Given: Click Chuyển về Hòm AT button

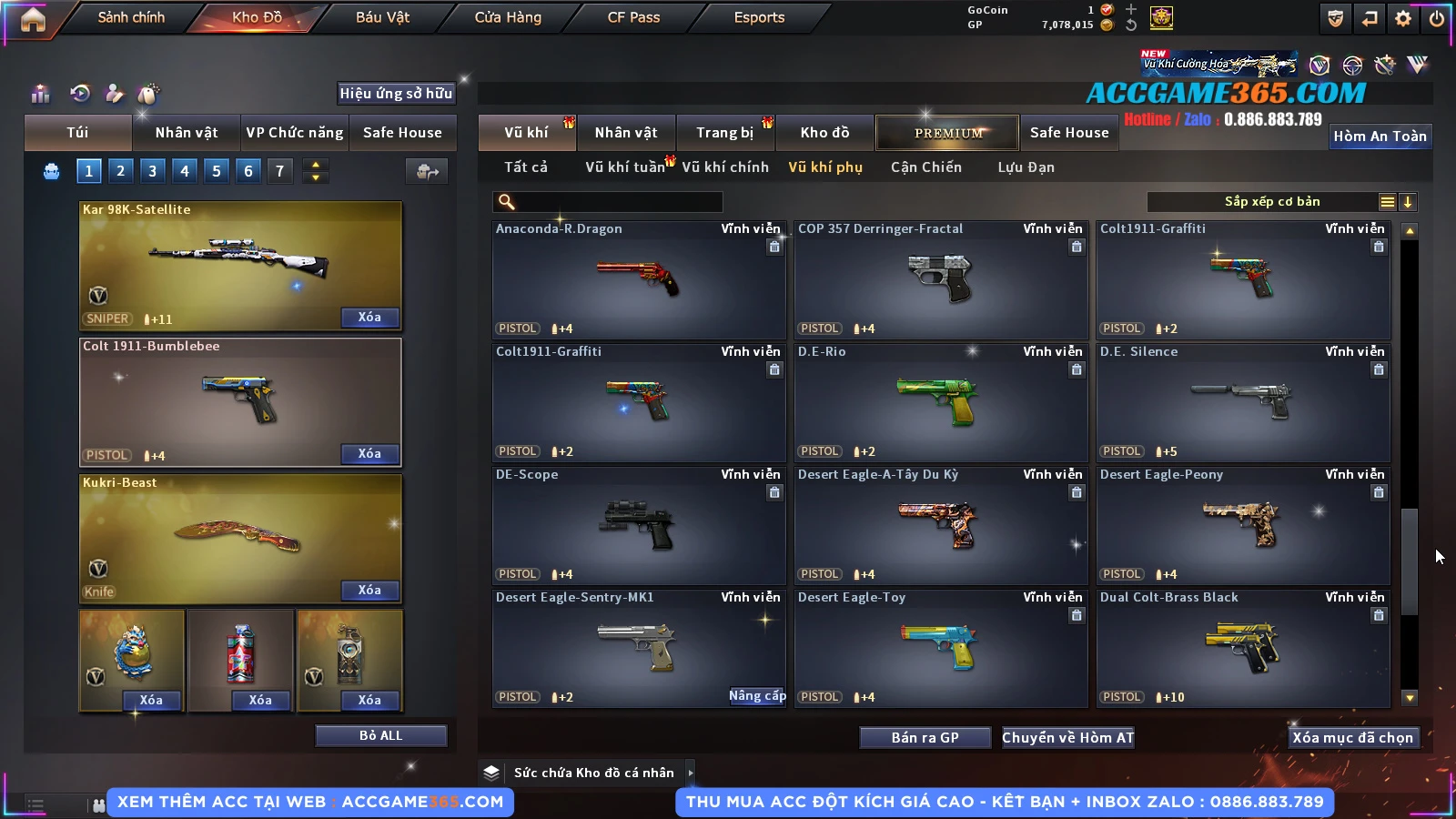Looking at the screenshot, I should 1068,738.
